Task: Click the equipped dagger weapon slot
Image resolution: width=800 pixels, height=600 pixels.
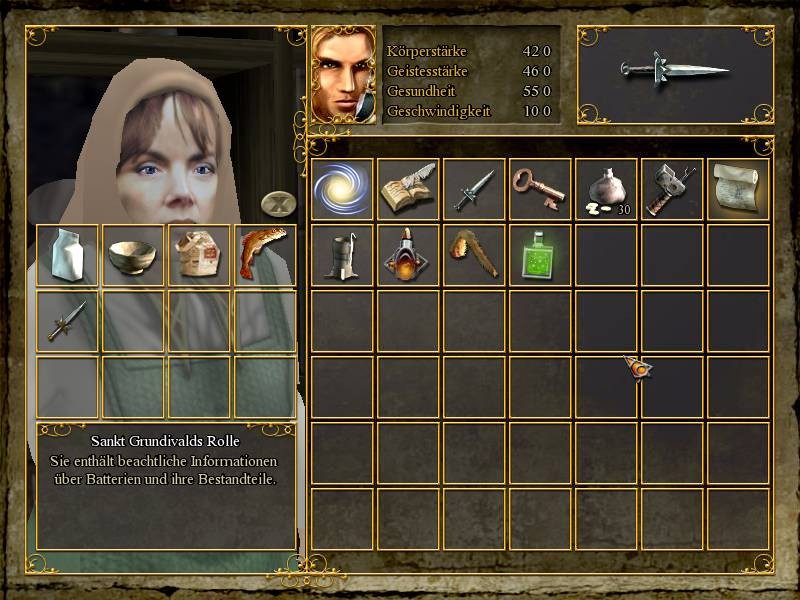Action: (675, 72)
